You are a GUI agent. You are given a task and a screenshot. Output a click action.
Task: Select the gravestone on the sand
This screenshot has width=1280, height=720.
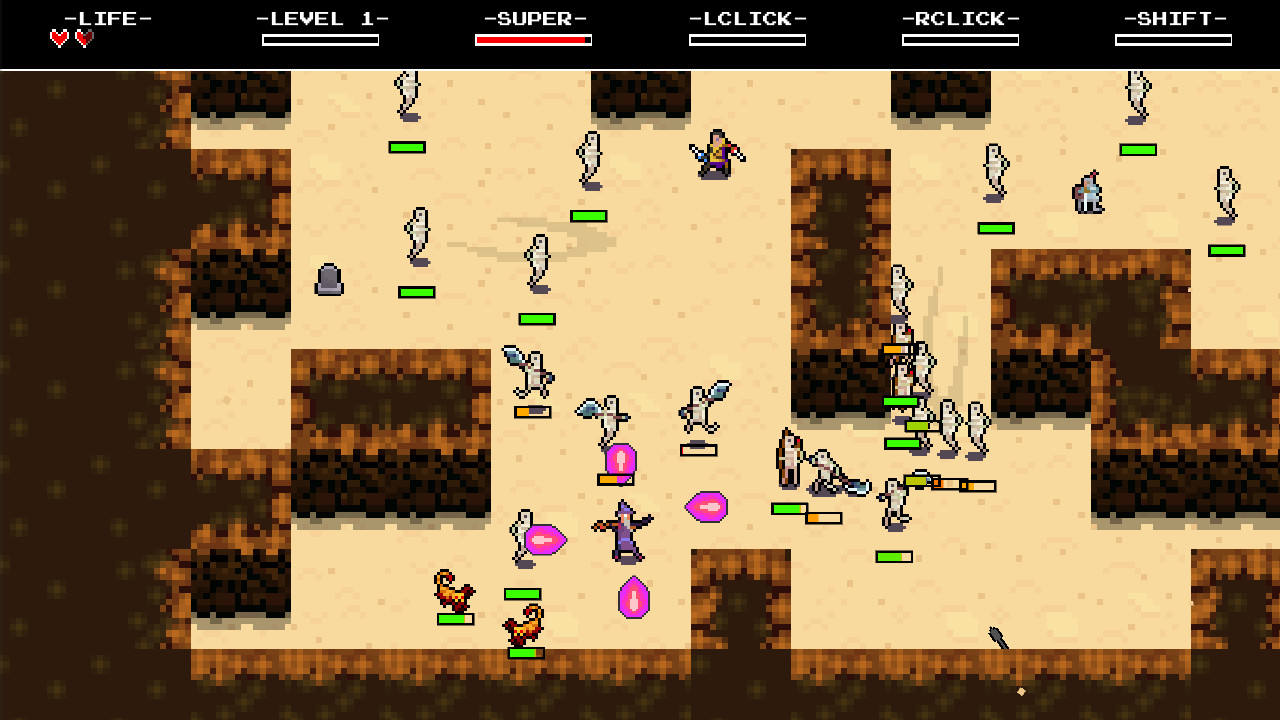click(330, 280)
